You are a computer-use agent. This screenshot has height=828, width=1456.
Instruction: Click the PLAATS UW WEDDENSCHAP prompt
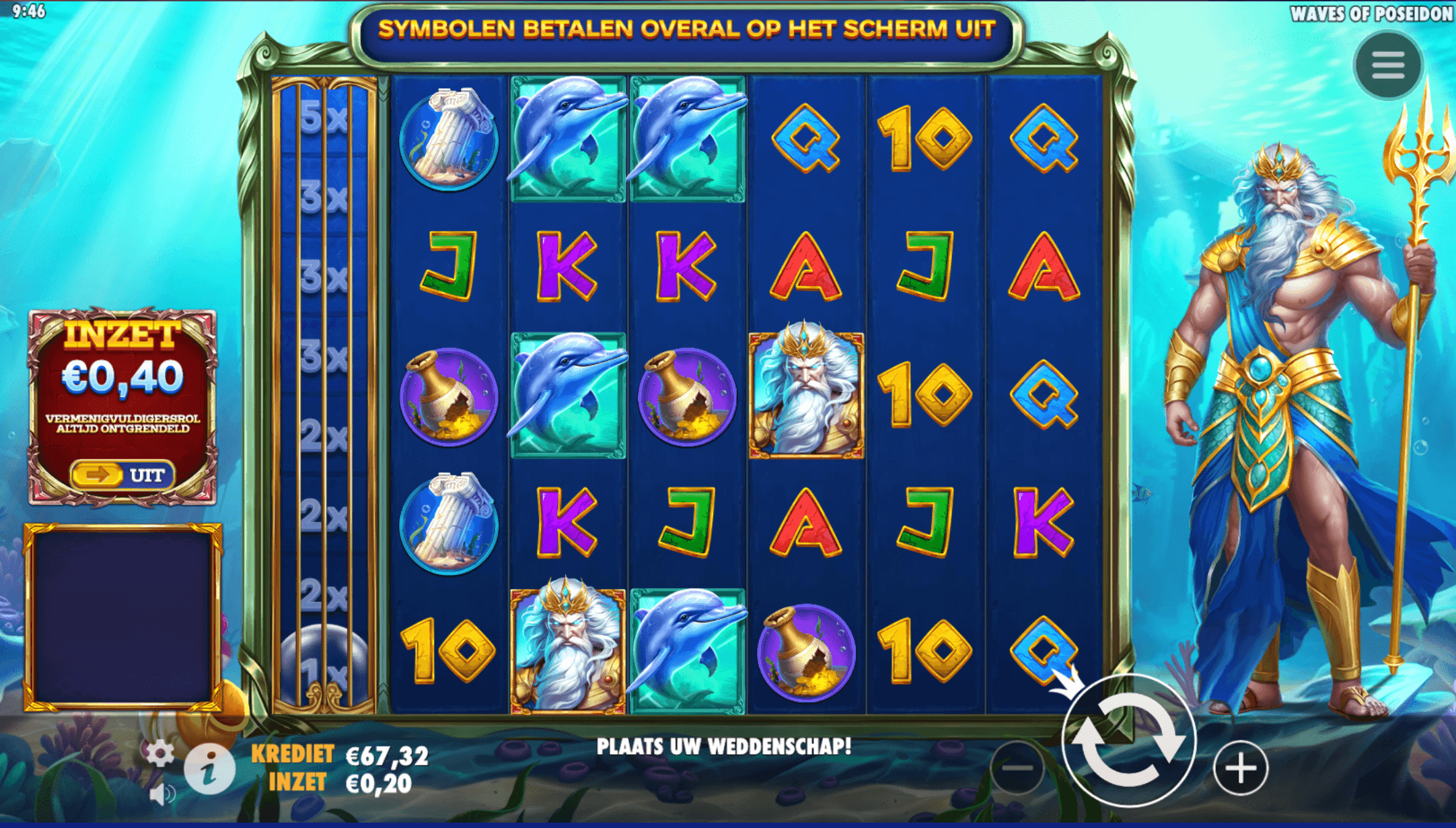pos(725,746)
